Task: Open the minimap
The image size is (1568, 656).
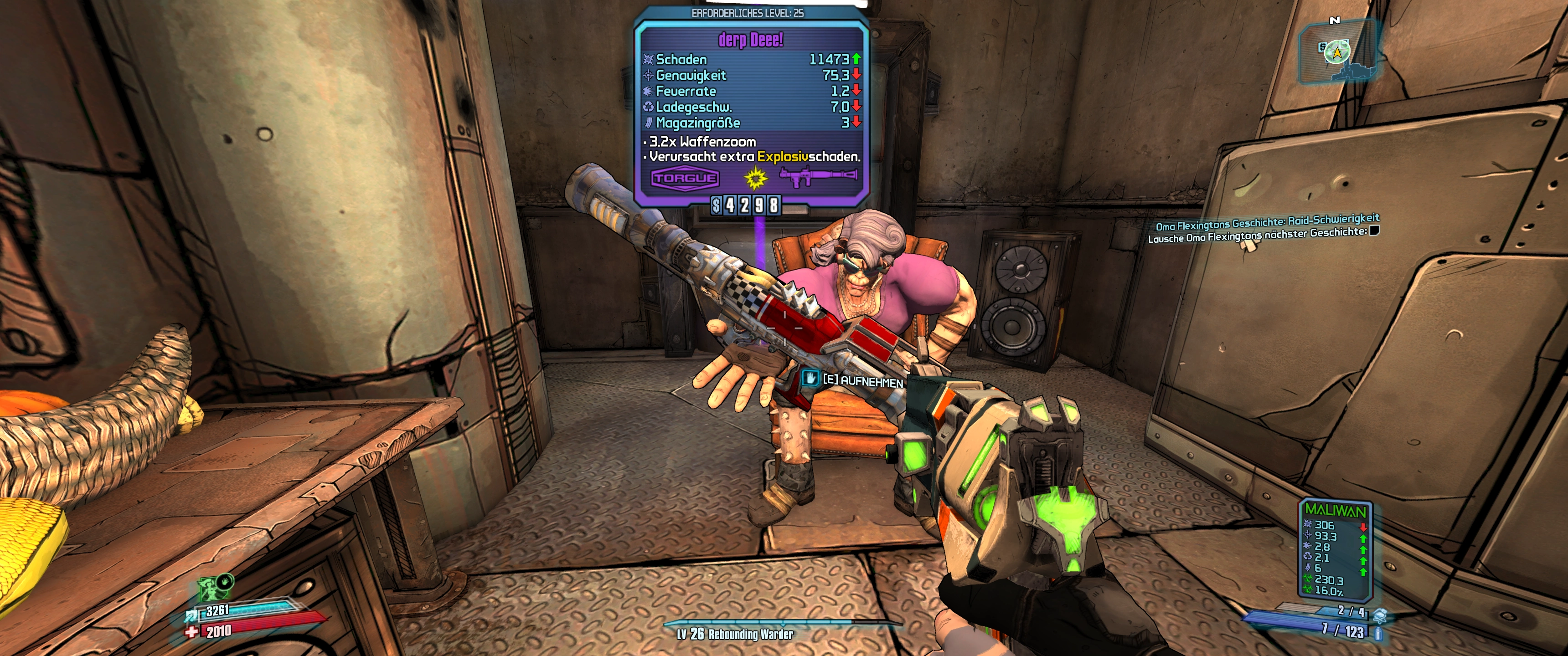Action: click(1337, 53)
